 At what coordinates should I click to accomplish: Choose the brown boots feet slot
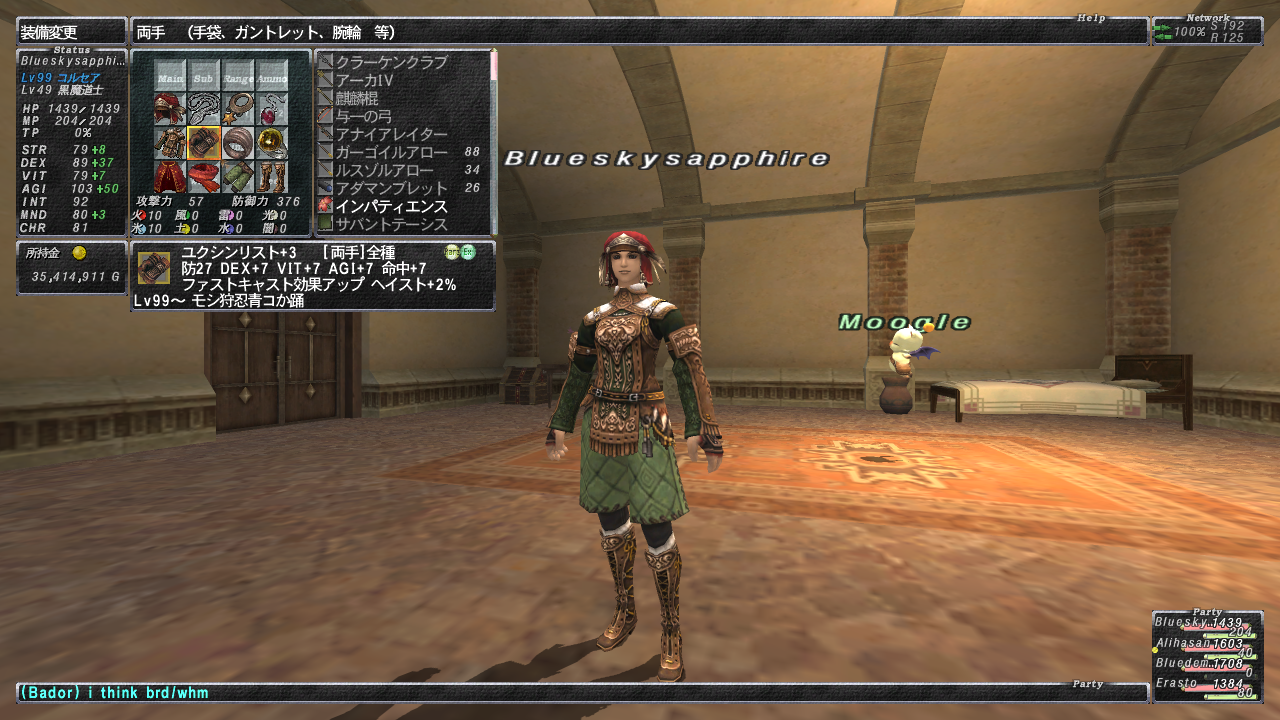click(272, 177)
